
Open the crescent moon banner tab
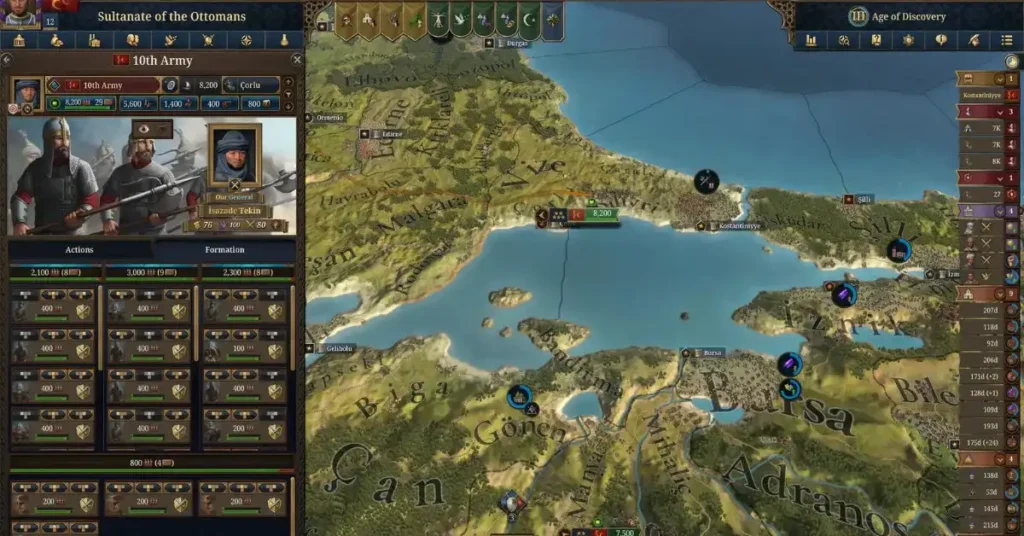tap(529, 19)
